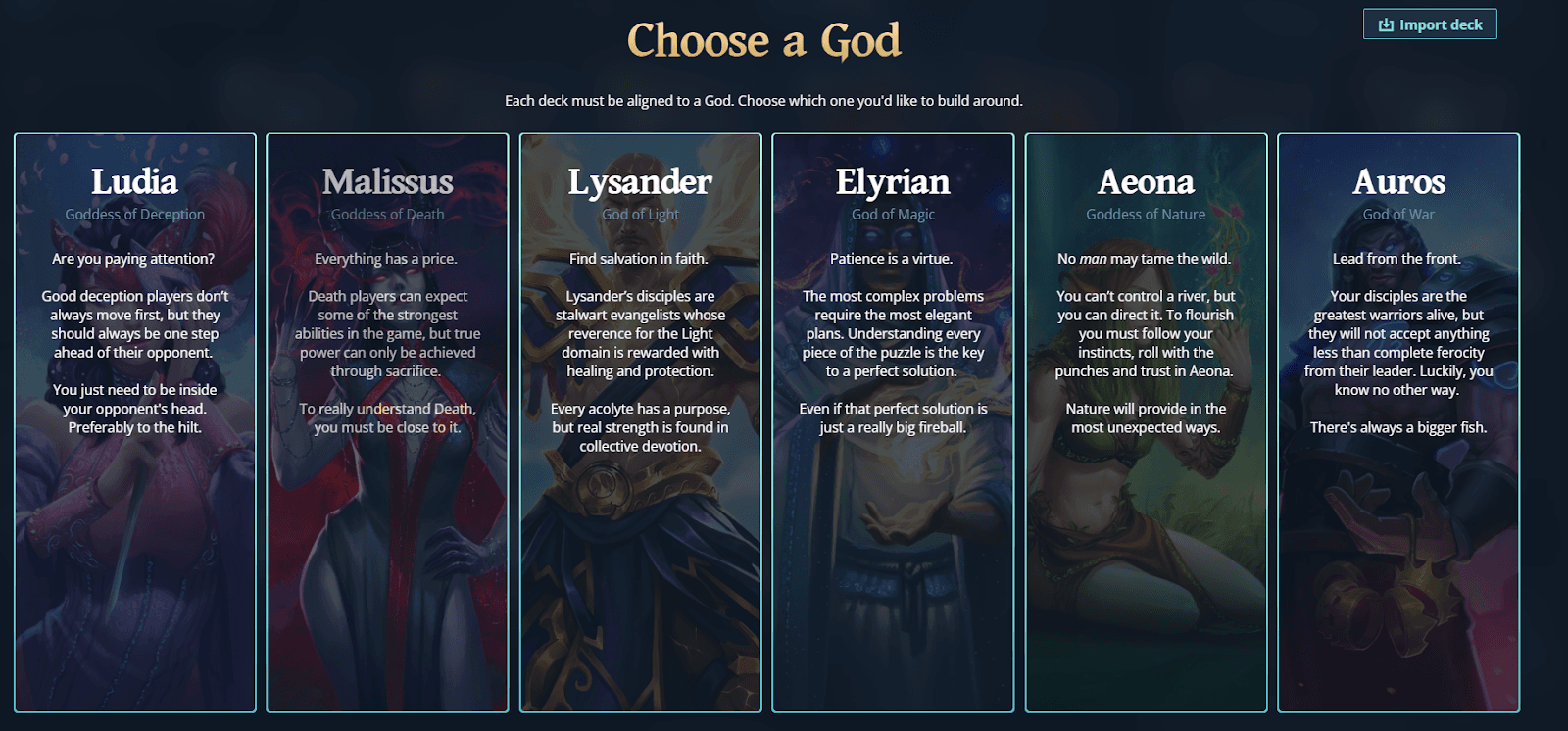This screenshot has width=1568, height=731.
Task: Click the 'God of War' subtitle under Auros
Action: click(x=1398, y=214)
